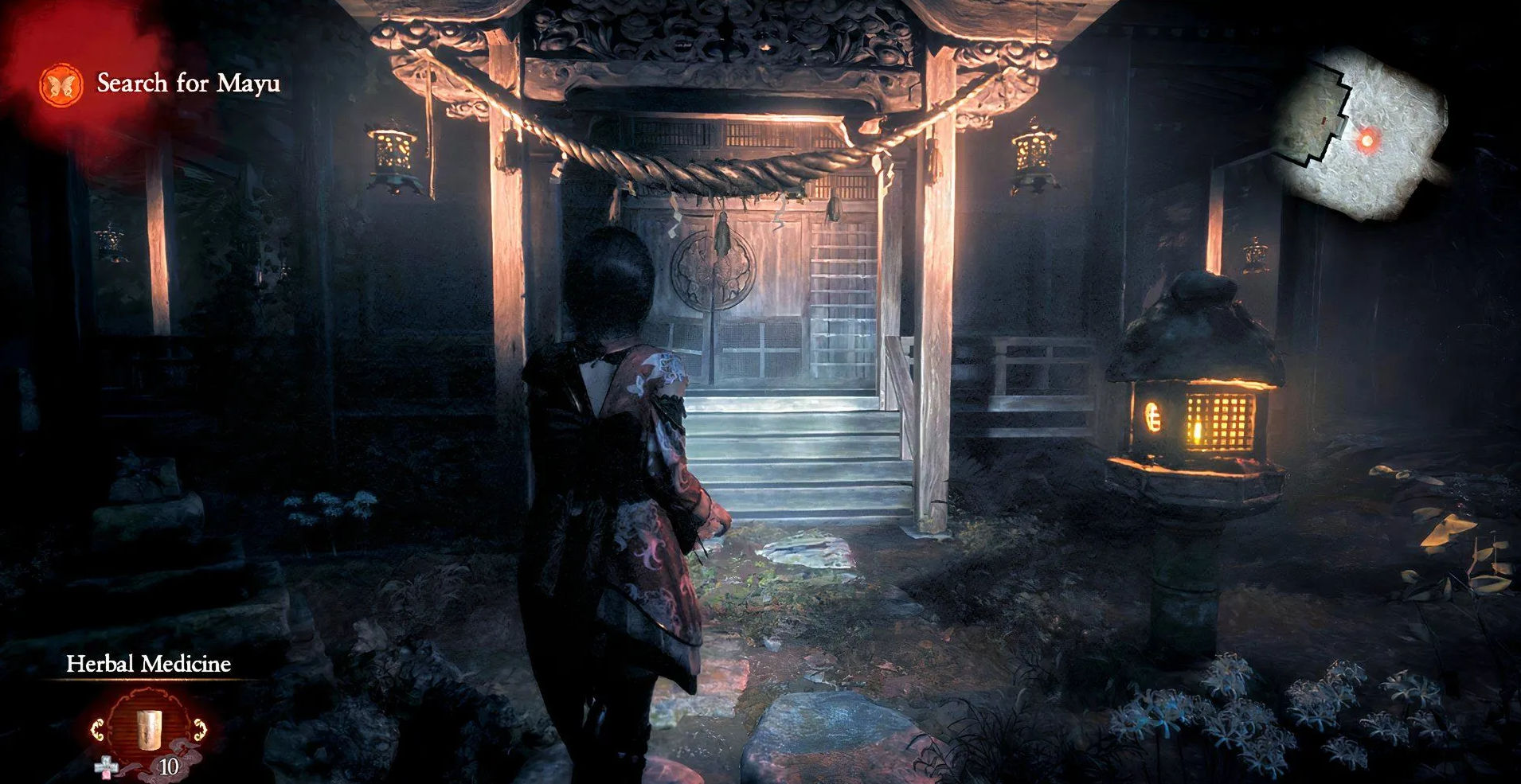Select the butterfly objective icon

point(61,85)
